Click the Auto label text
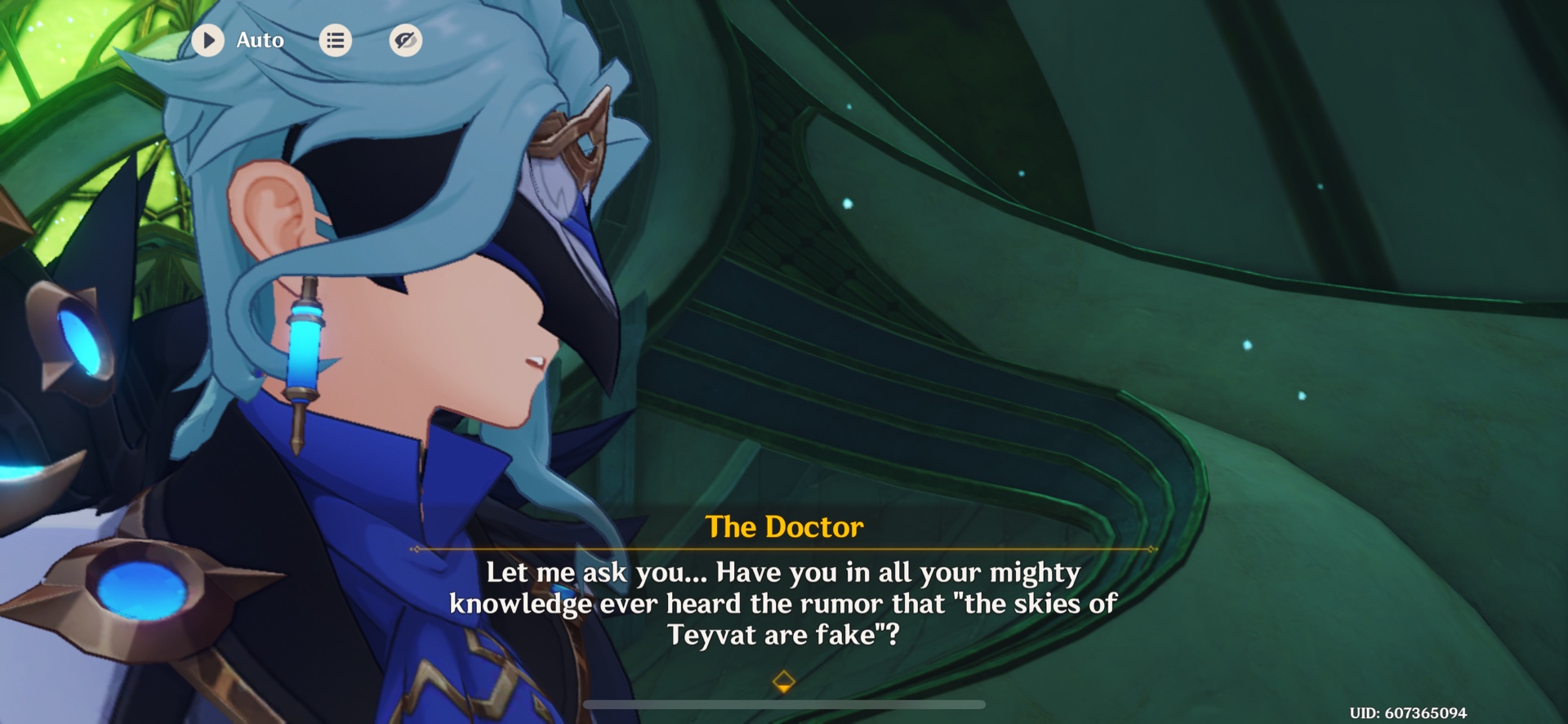Viewport: 1568px width, 724px height. pos(260,39)
